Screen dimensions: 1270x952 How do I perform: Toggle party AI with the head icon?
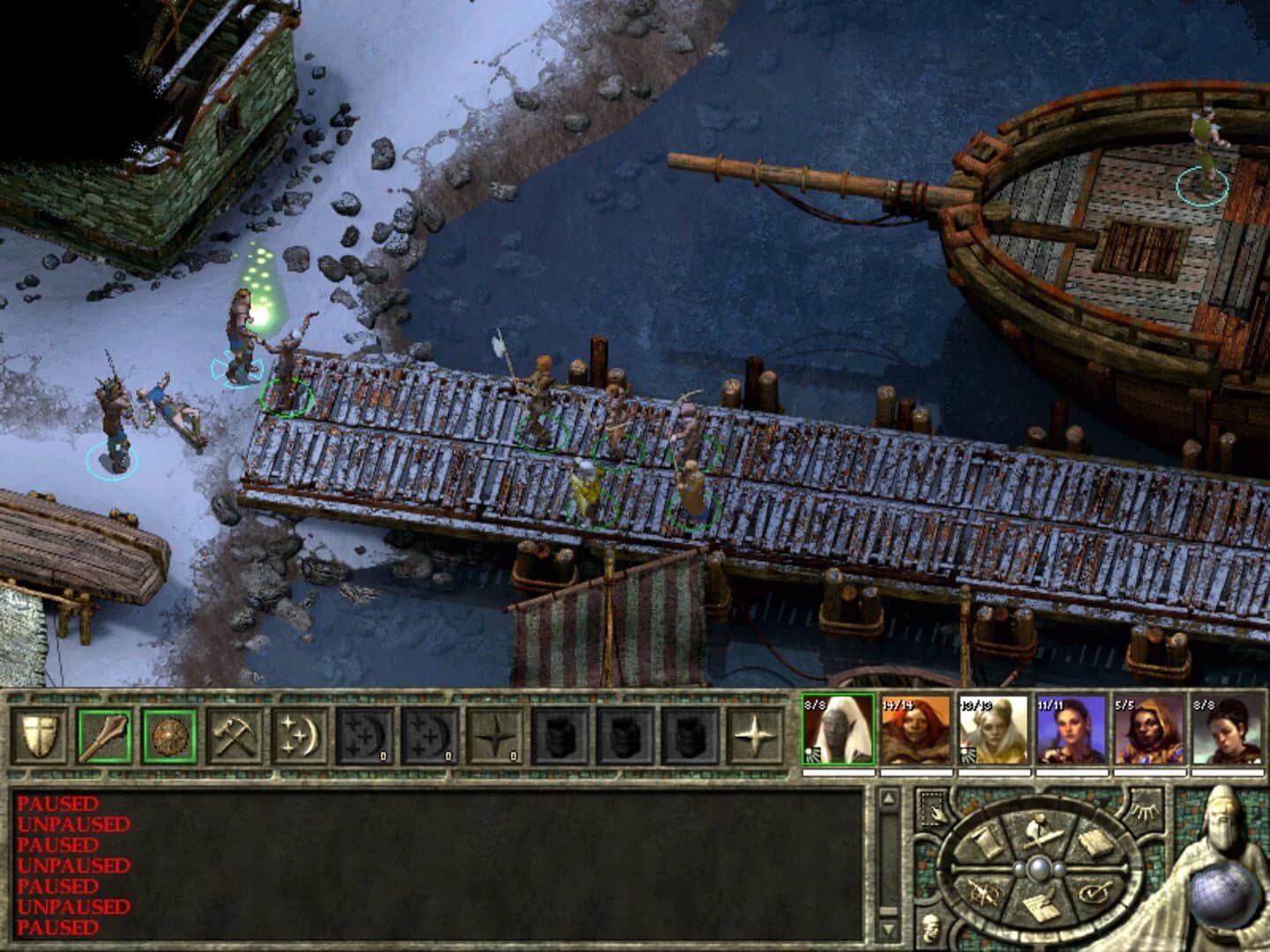(929, 926)
